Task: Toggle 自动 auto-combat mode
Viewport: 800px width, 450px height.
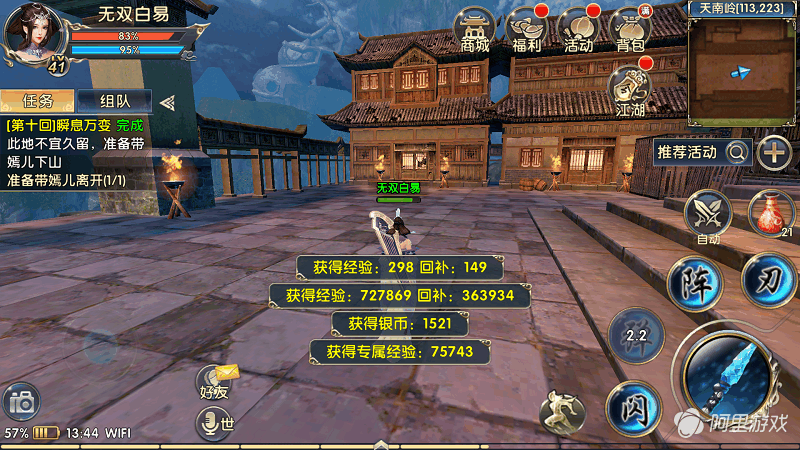Action: 708,215
